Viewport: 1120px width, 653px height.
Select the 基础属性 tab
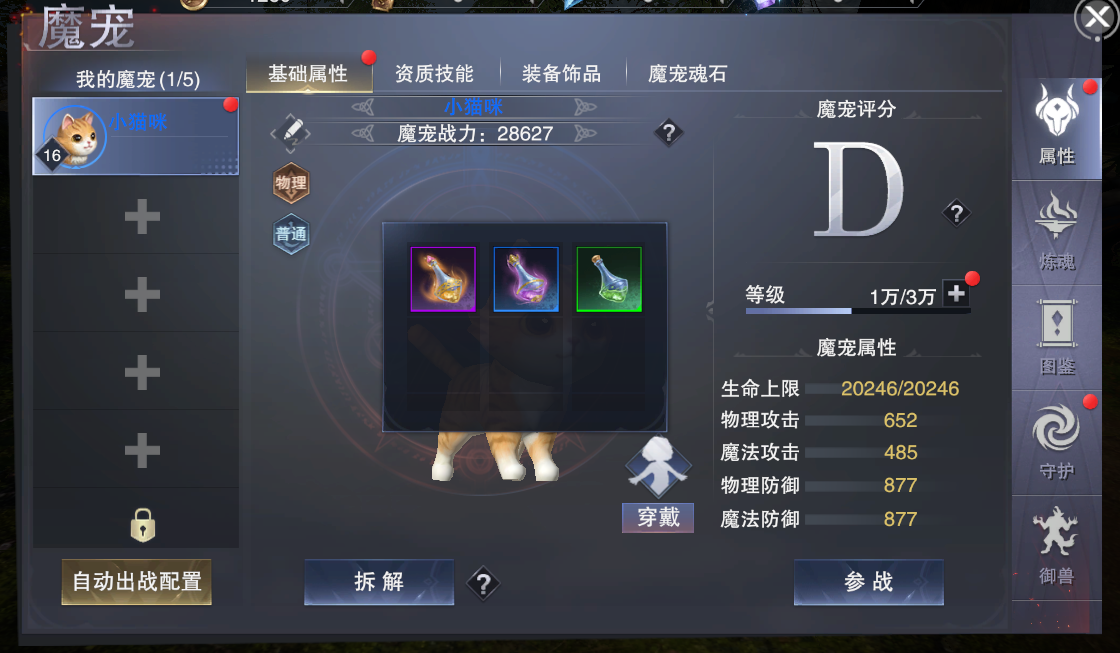(x=308, y=74)
